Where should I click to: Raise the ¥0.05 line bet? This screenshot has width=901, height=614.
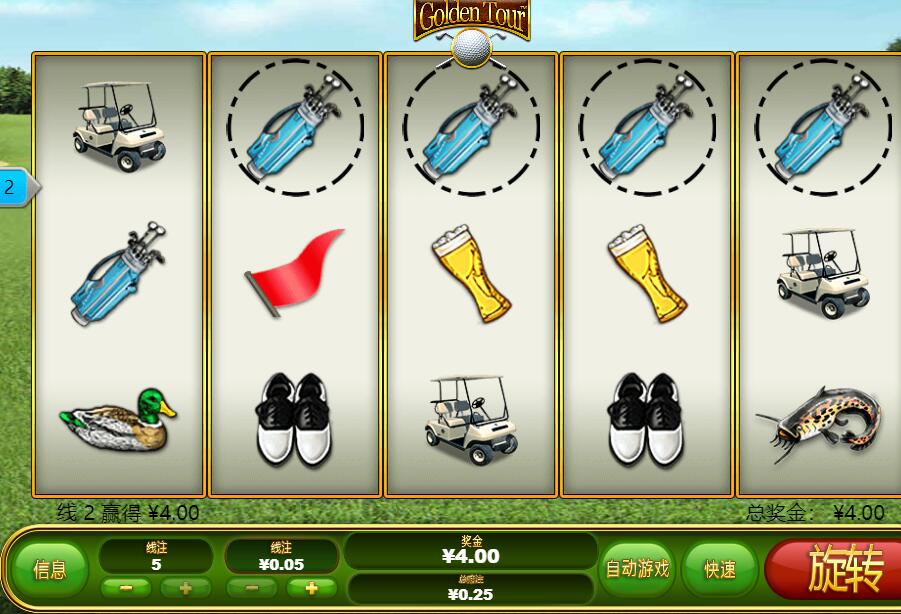pos(312,588)
